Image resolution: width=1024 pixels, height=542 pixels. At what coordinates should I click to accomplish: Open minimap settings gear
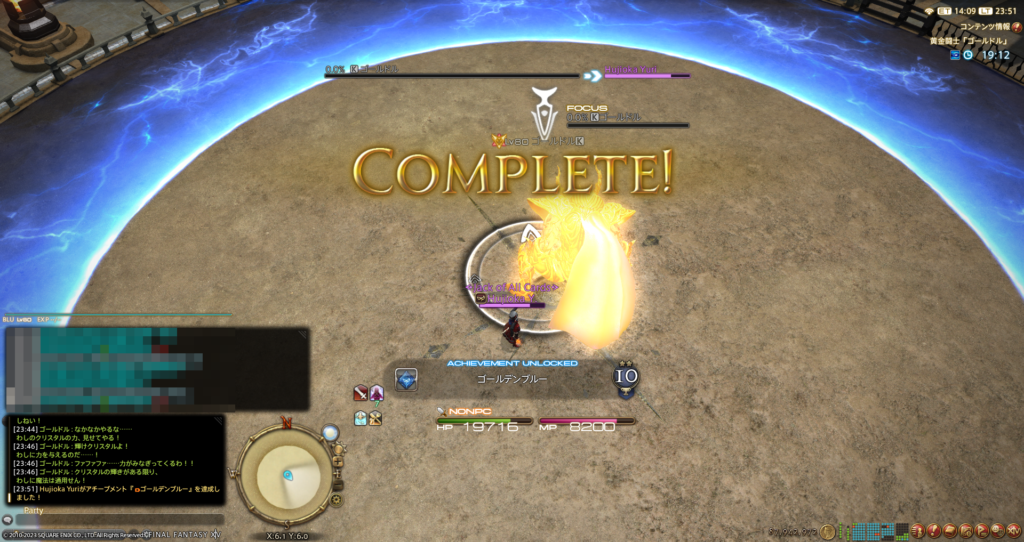coord(337,499)
